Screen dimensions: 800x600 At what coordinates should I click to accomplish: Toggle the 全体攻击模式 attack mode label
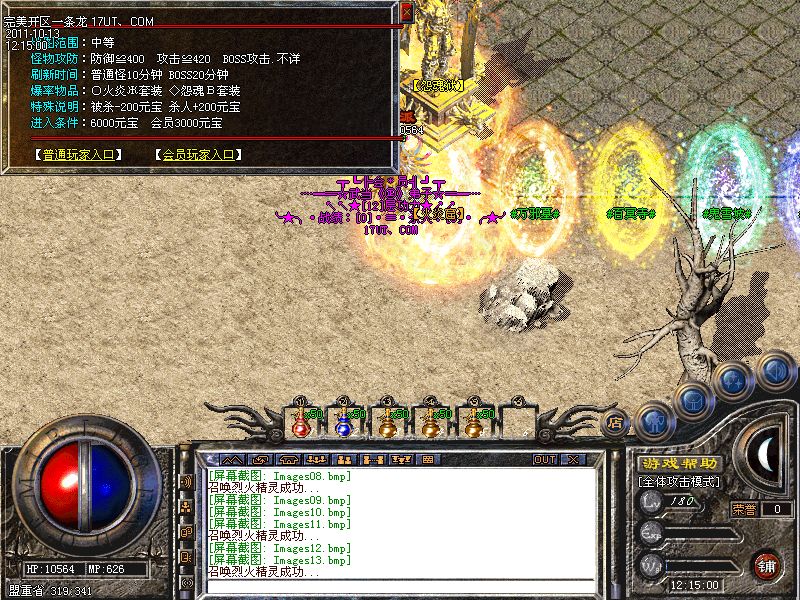[680, 481]
